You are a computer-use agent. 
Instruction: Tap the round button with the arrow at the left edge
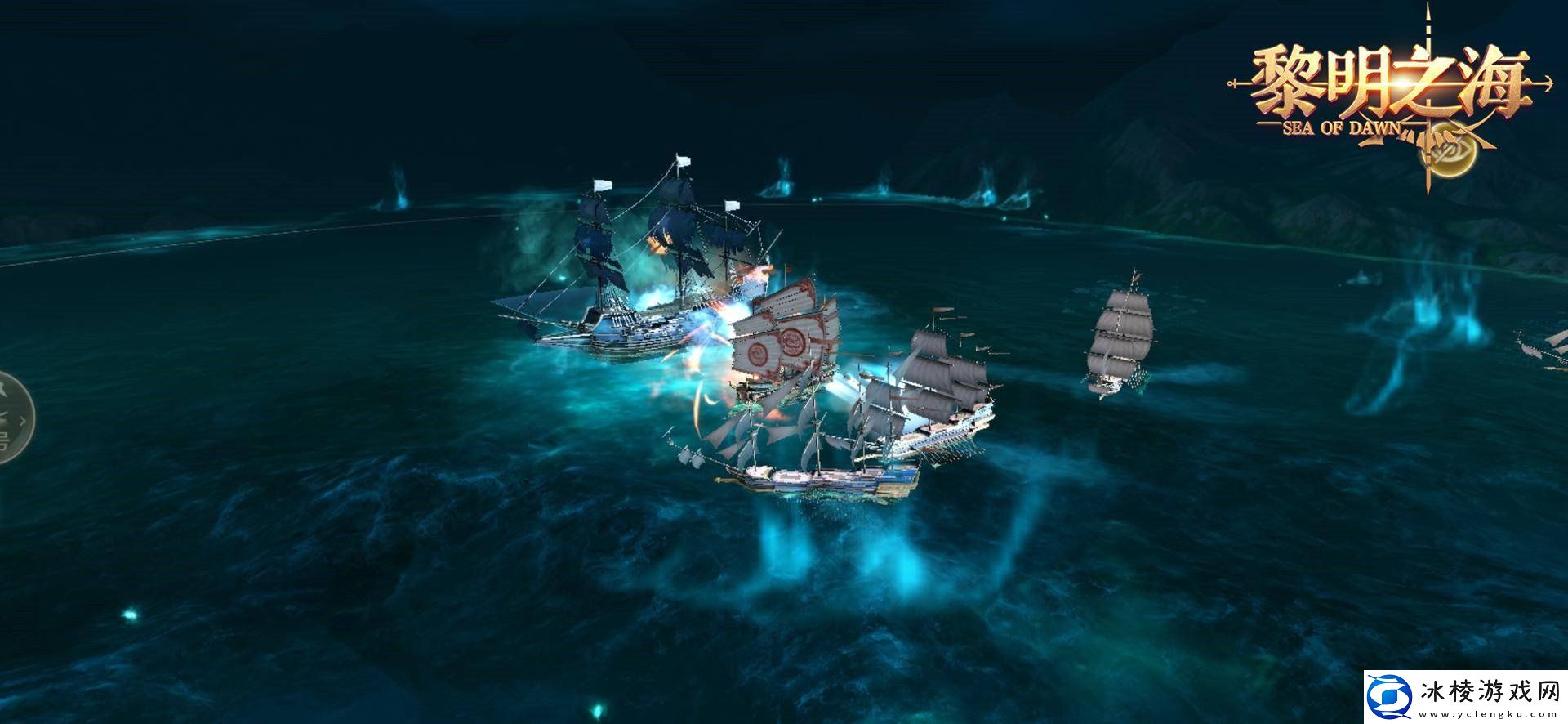point(14,418)
